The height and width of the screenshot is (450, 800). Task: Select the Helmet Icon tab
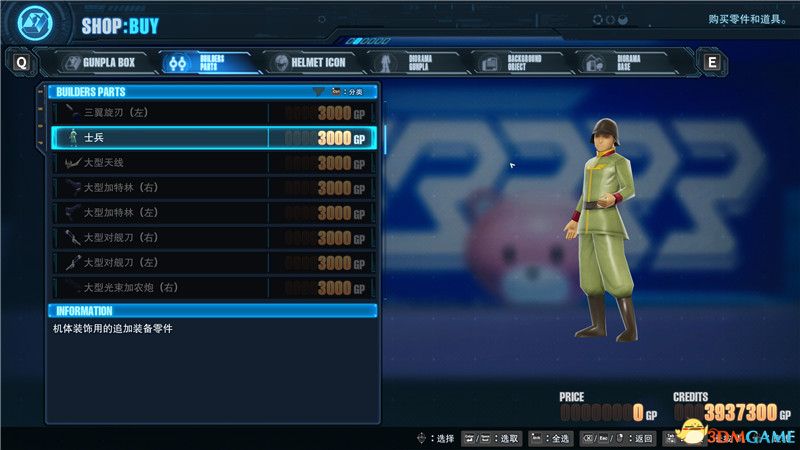tap(308, 62)
